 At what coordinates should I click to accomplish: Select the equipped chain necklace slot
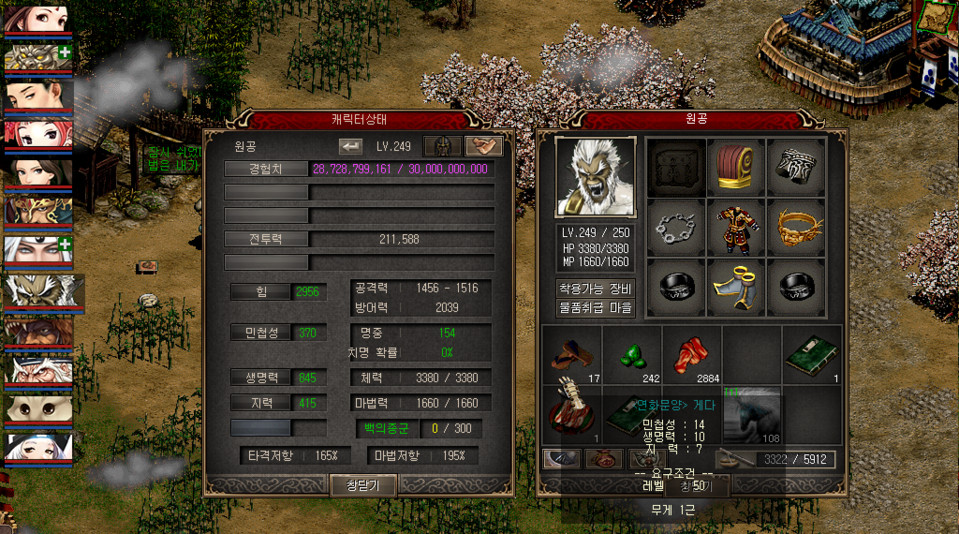click(675, 228)
